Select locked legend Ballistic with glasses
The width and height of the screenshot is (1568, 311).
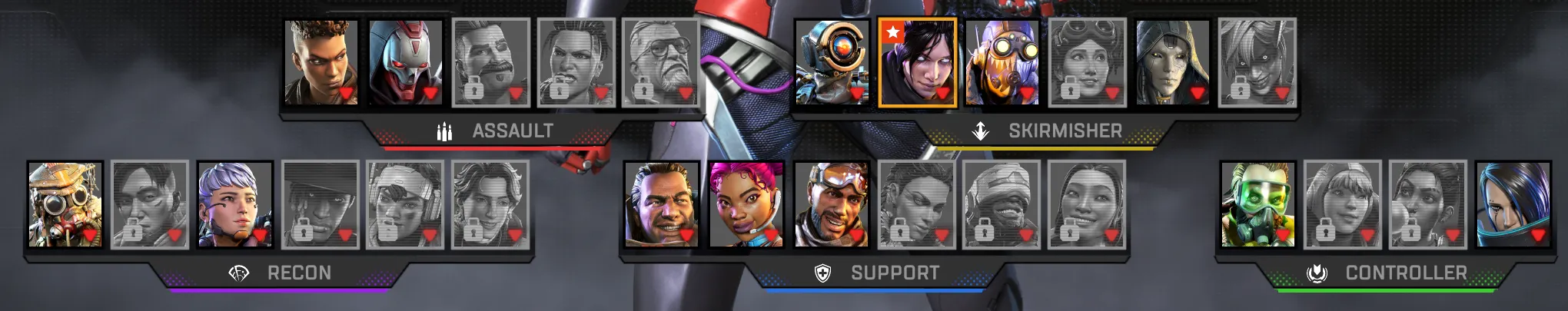pos(659,63)
